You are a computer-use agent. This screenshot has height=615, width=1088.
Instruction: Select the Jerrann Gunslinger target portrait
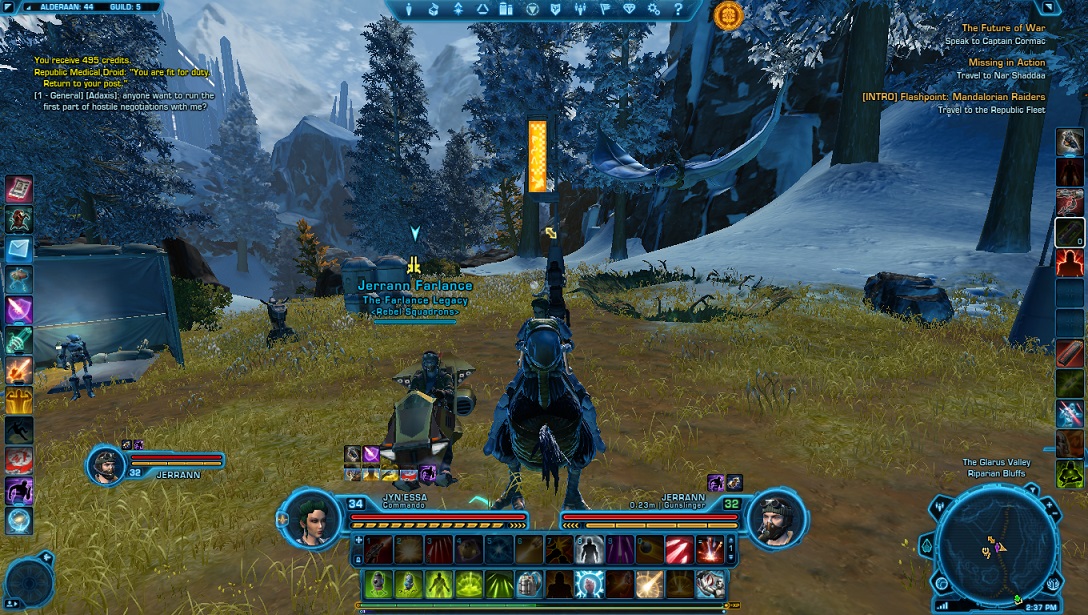[x=777, y=518]
